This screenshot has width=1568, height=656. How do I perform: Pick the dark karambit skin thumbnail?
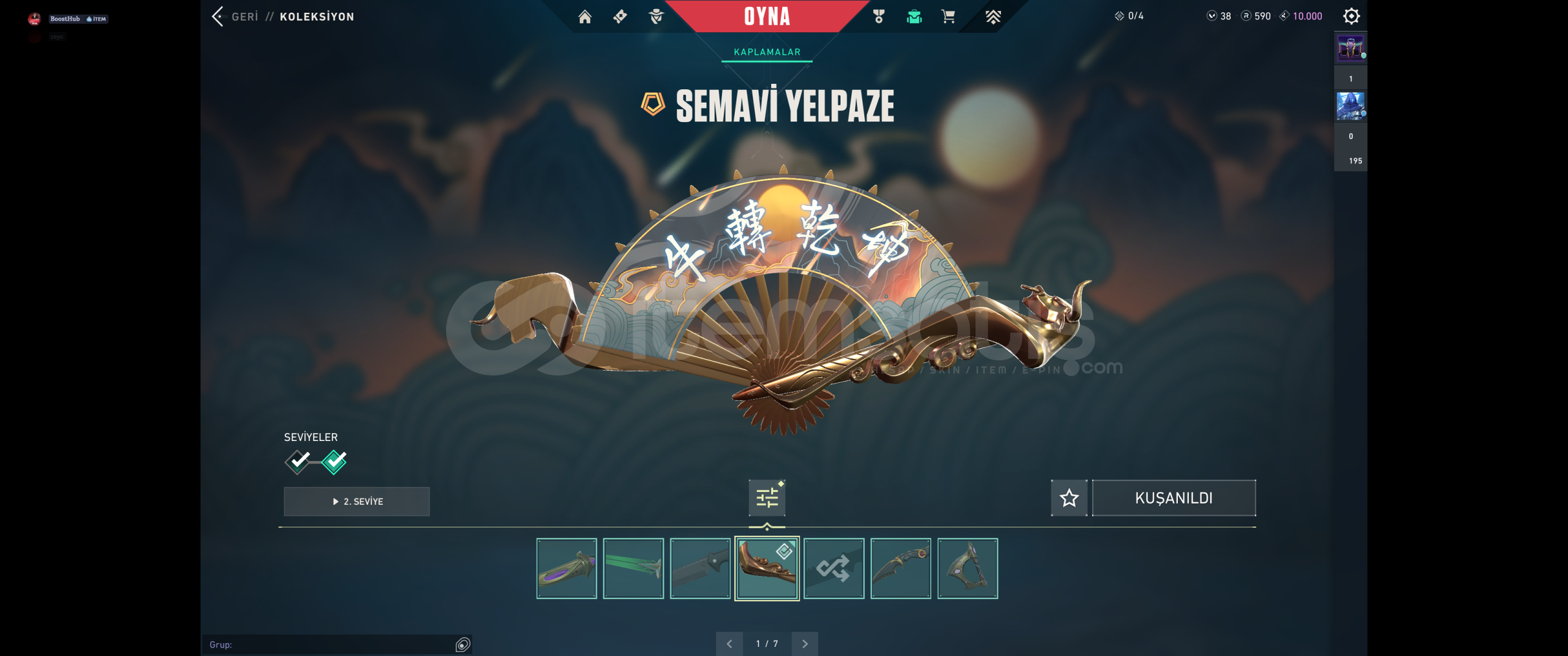[x=900, y=568]
